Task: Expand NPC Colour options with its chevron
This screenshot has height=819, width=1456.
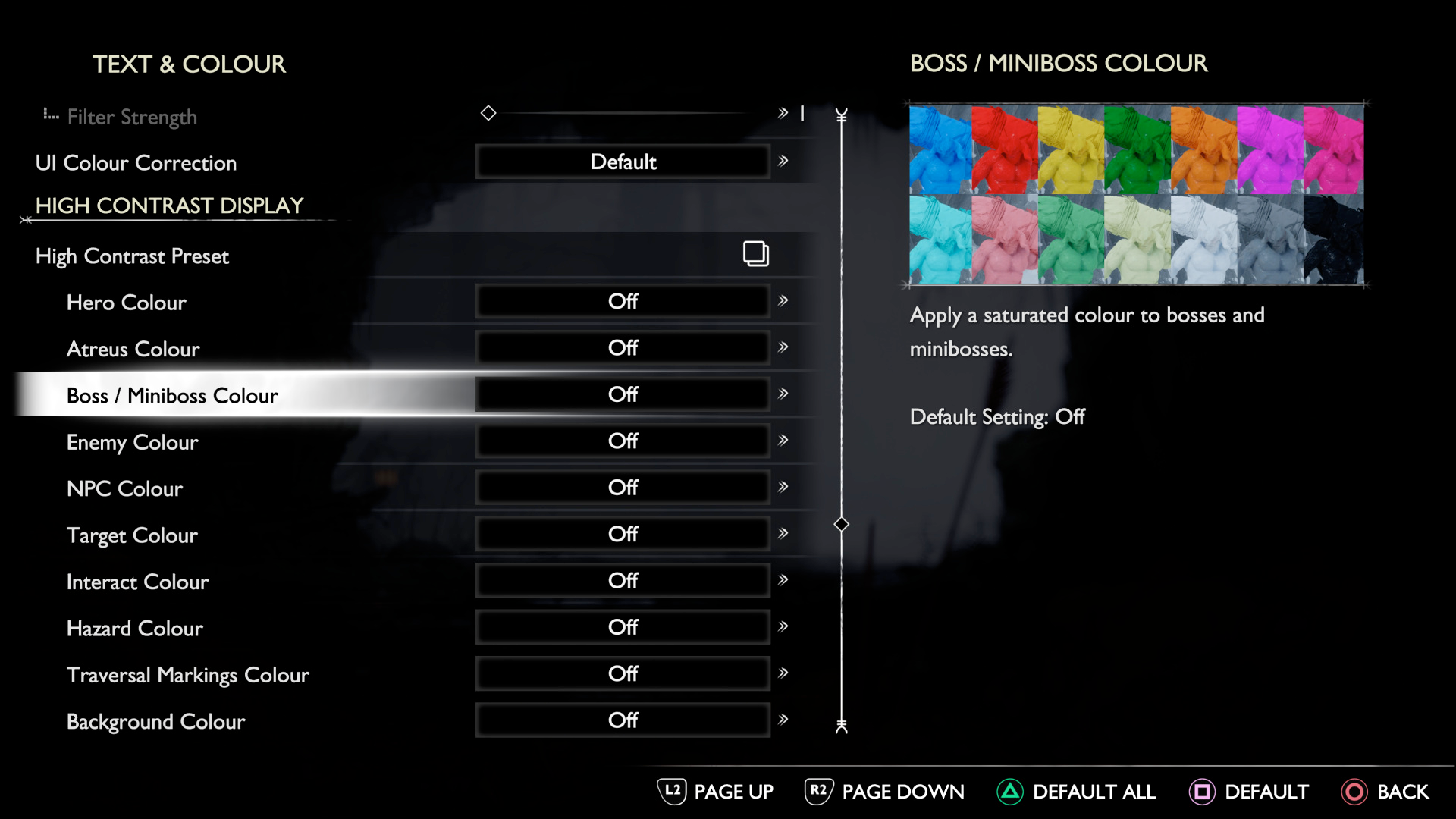Action: [783, 487]
